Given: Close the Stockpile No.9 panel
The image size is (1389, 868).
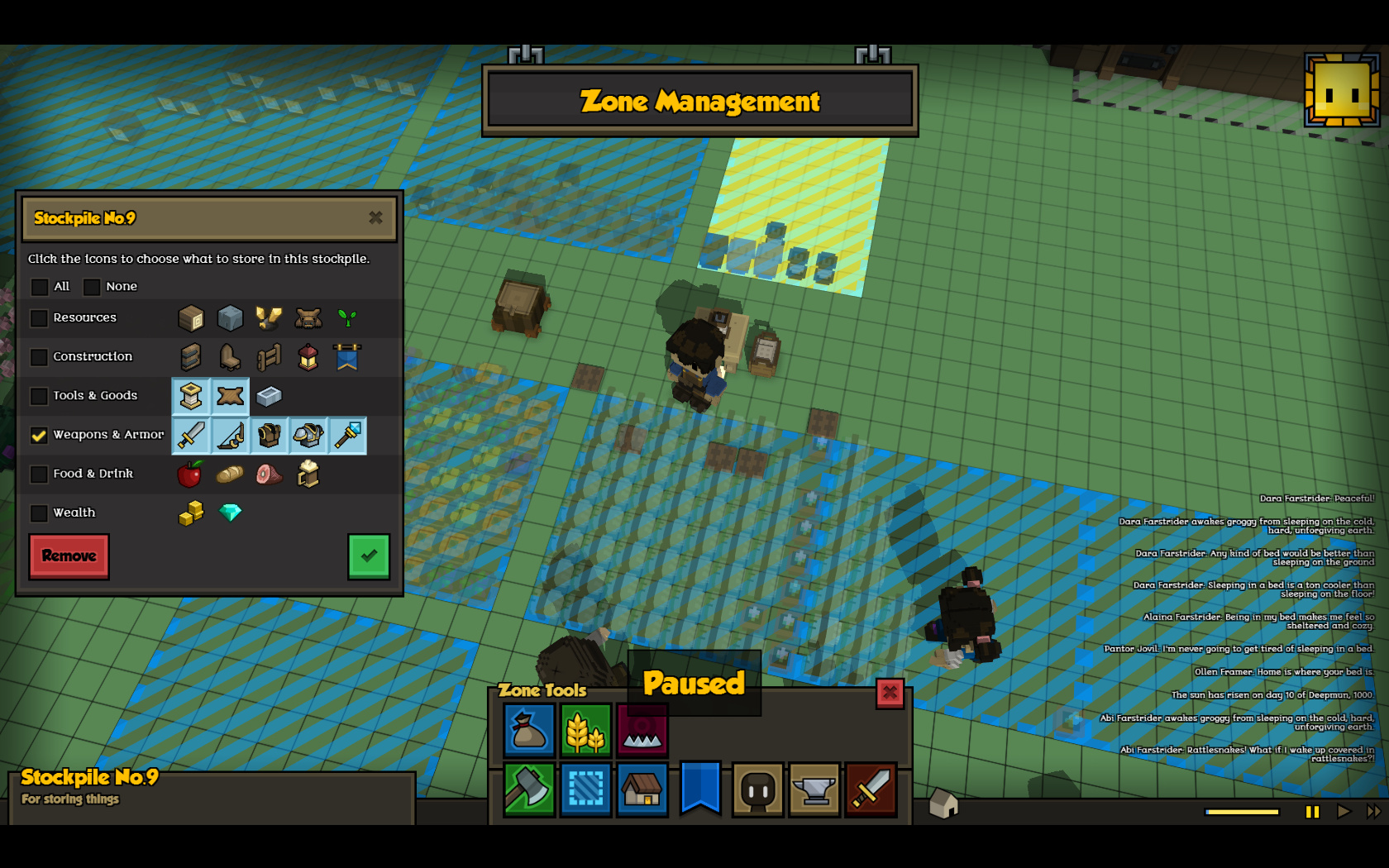Looking at the screenshot, I should pos(375,217).
